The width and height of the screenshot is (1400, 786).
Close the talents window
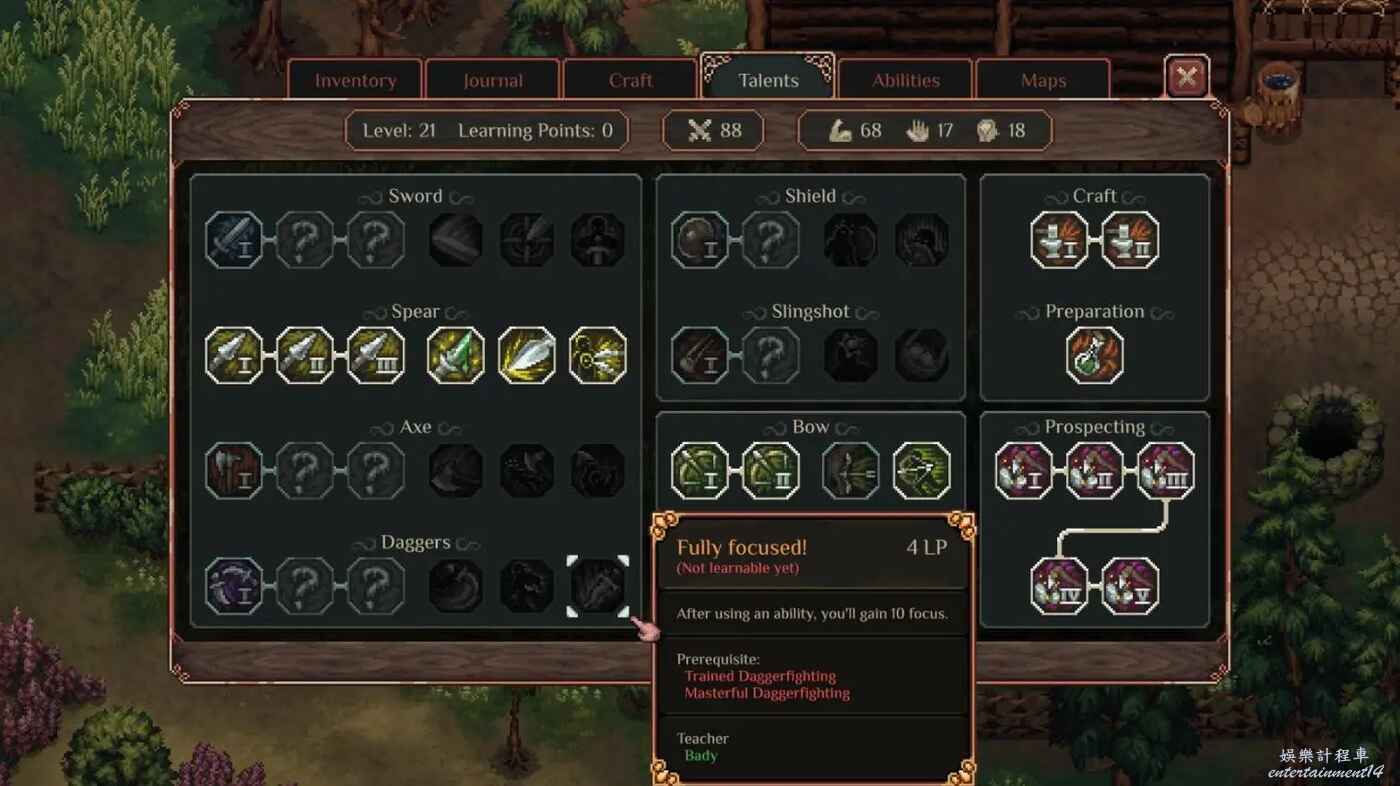[1187, 77]
